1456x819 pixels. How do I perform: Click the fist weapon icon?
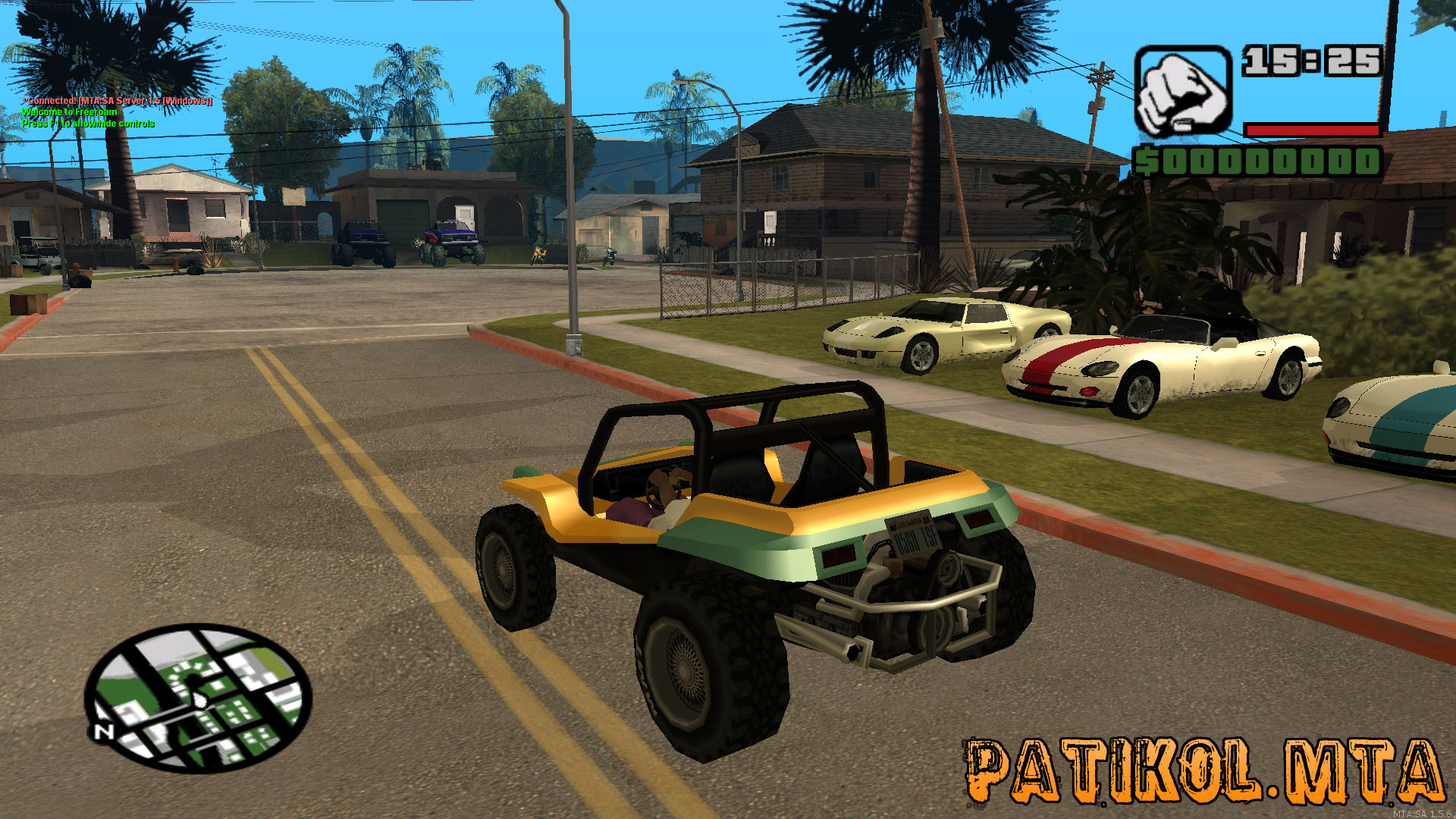pos(1182,93)
